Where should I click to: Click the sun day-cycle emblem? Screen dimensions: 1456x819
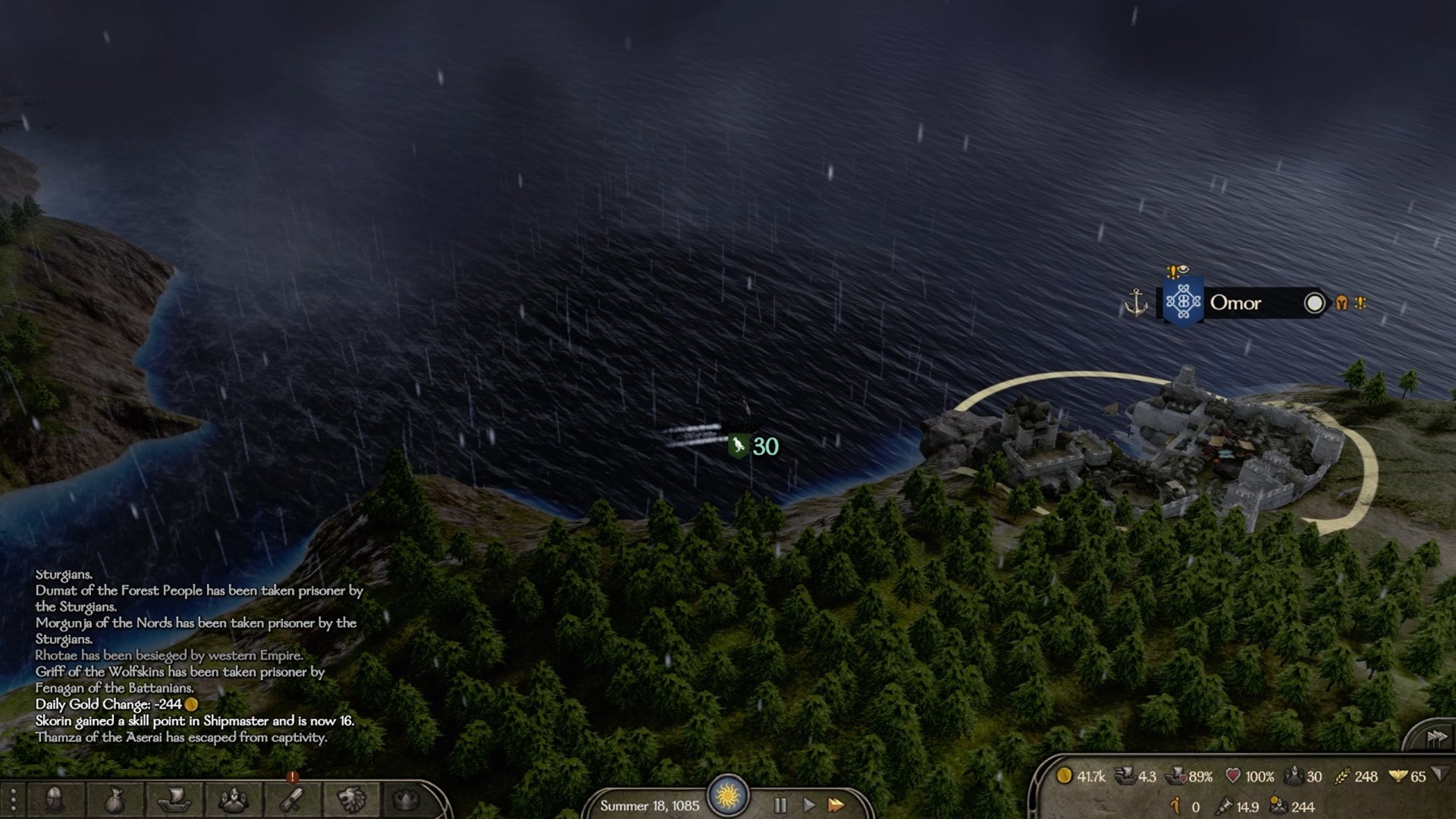(728, 795)
